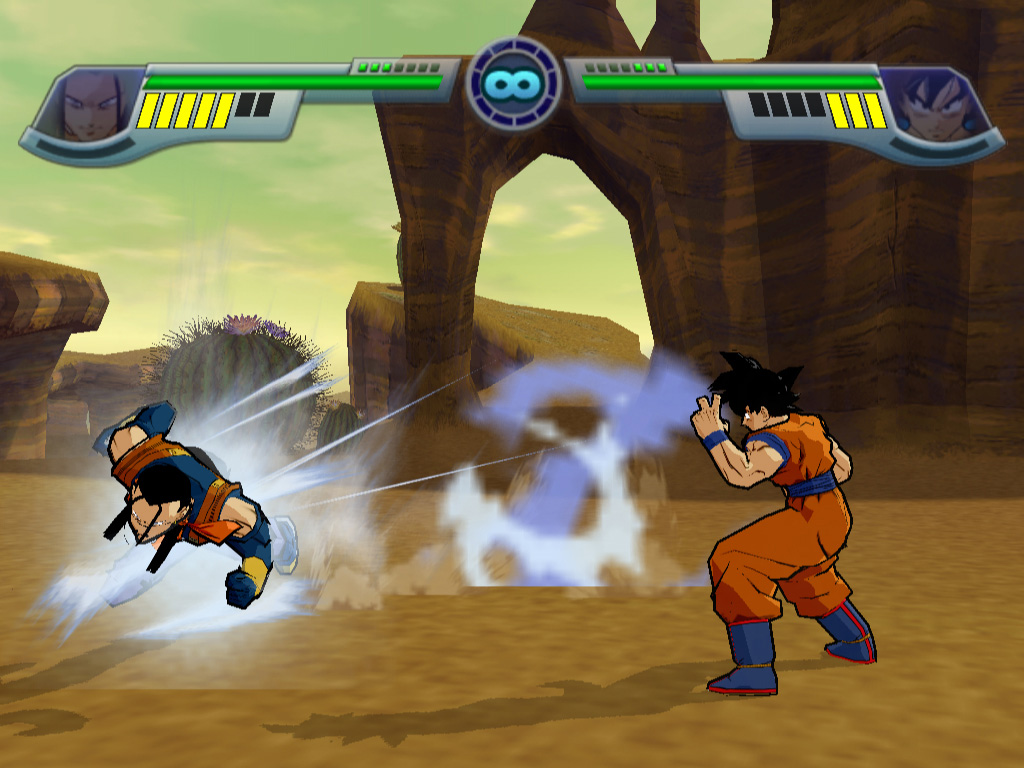
Task: Click player one's character portrait
Action: 91,104
